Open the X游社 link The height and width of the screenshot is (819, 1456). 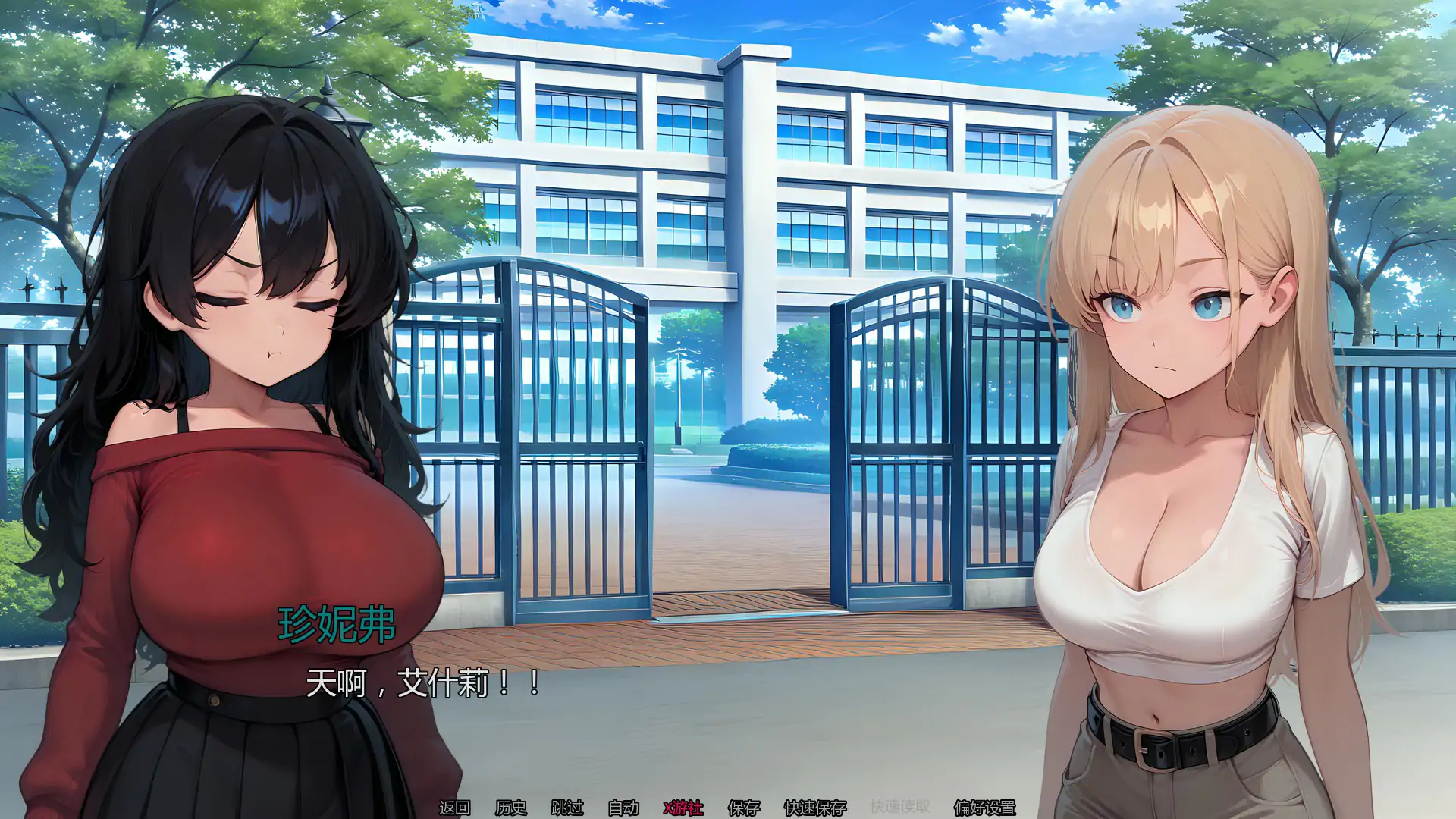point(683,808)
